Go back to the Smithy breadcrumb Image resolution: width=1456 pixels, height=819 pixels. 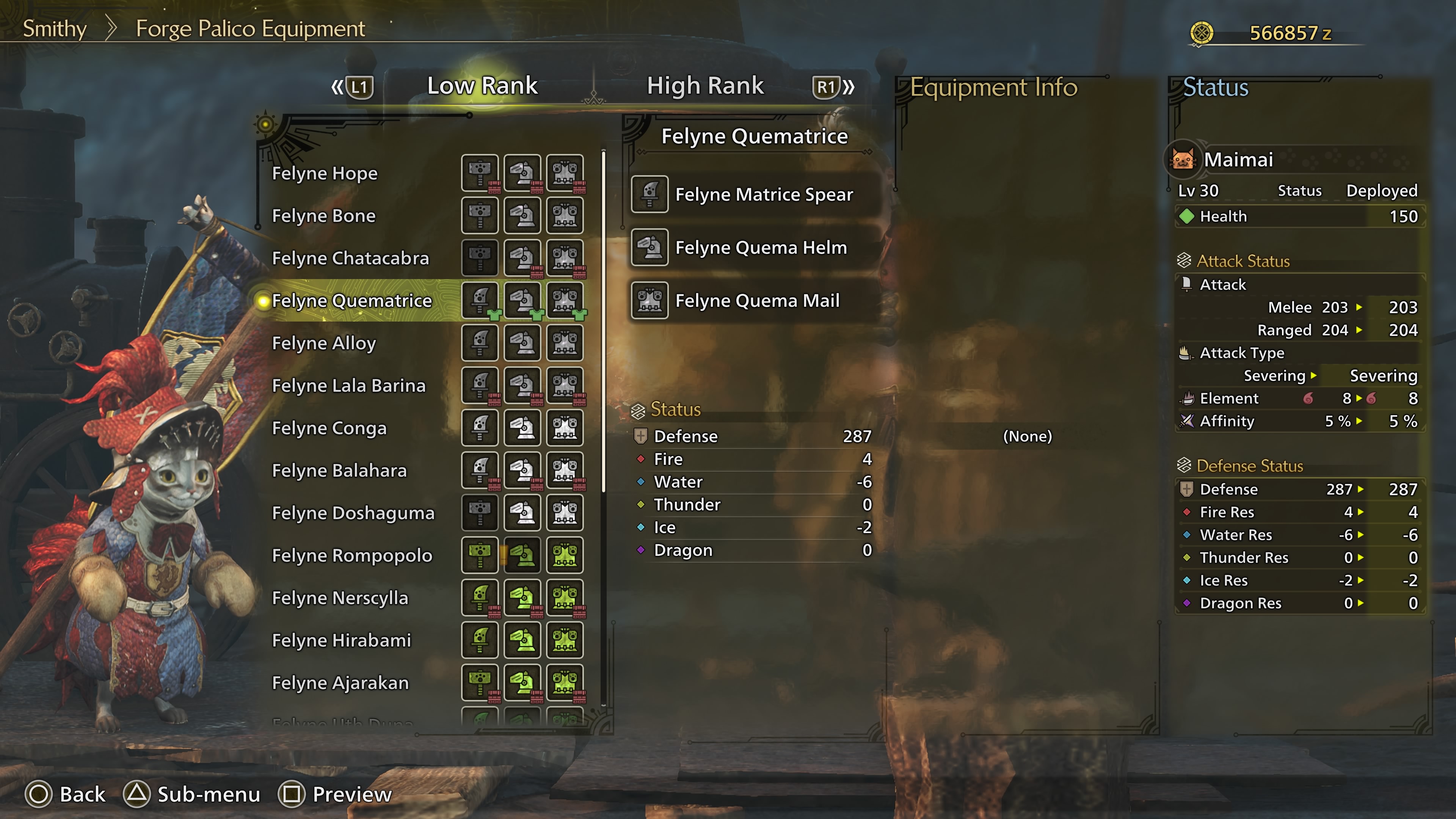(54, 29)
